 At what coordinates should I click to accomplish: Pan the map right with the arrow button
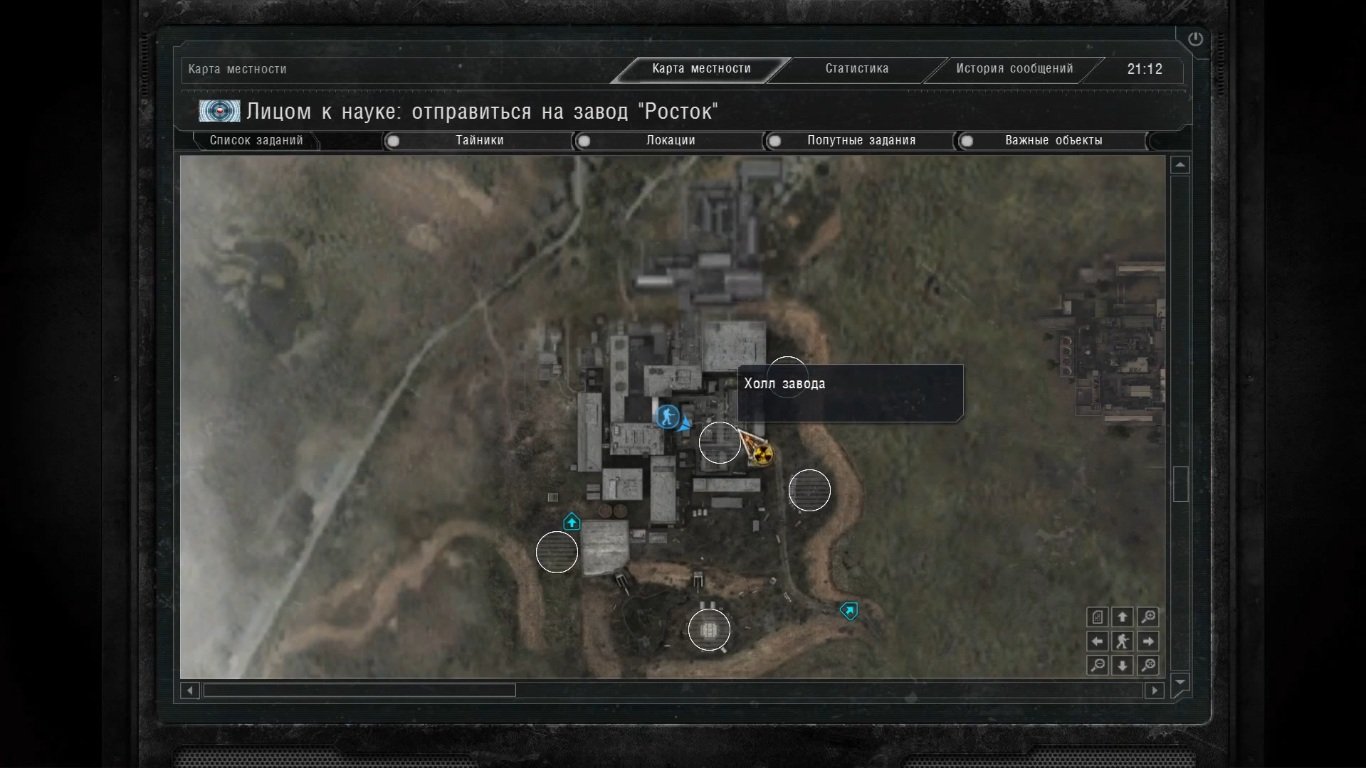tap(1148, 642)
